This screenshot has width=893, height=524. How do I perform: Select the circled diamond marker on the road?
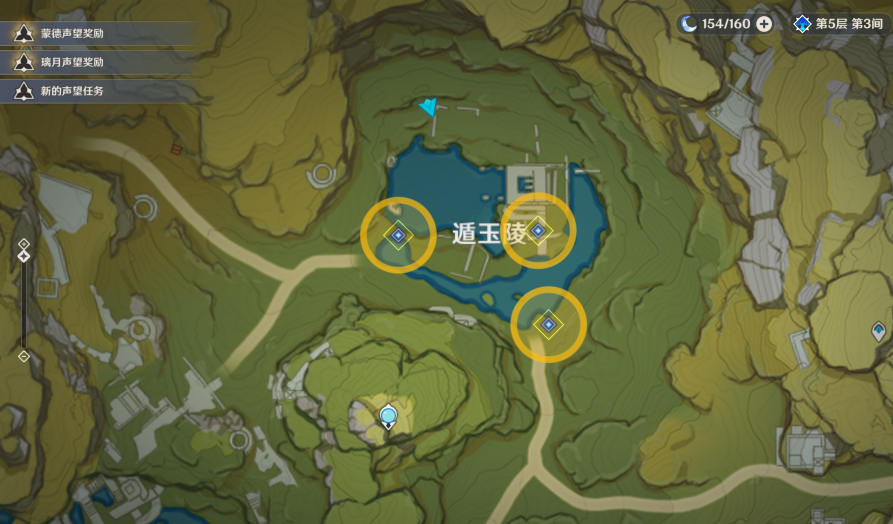coord(548,324)
